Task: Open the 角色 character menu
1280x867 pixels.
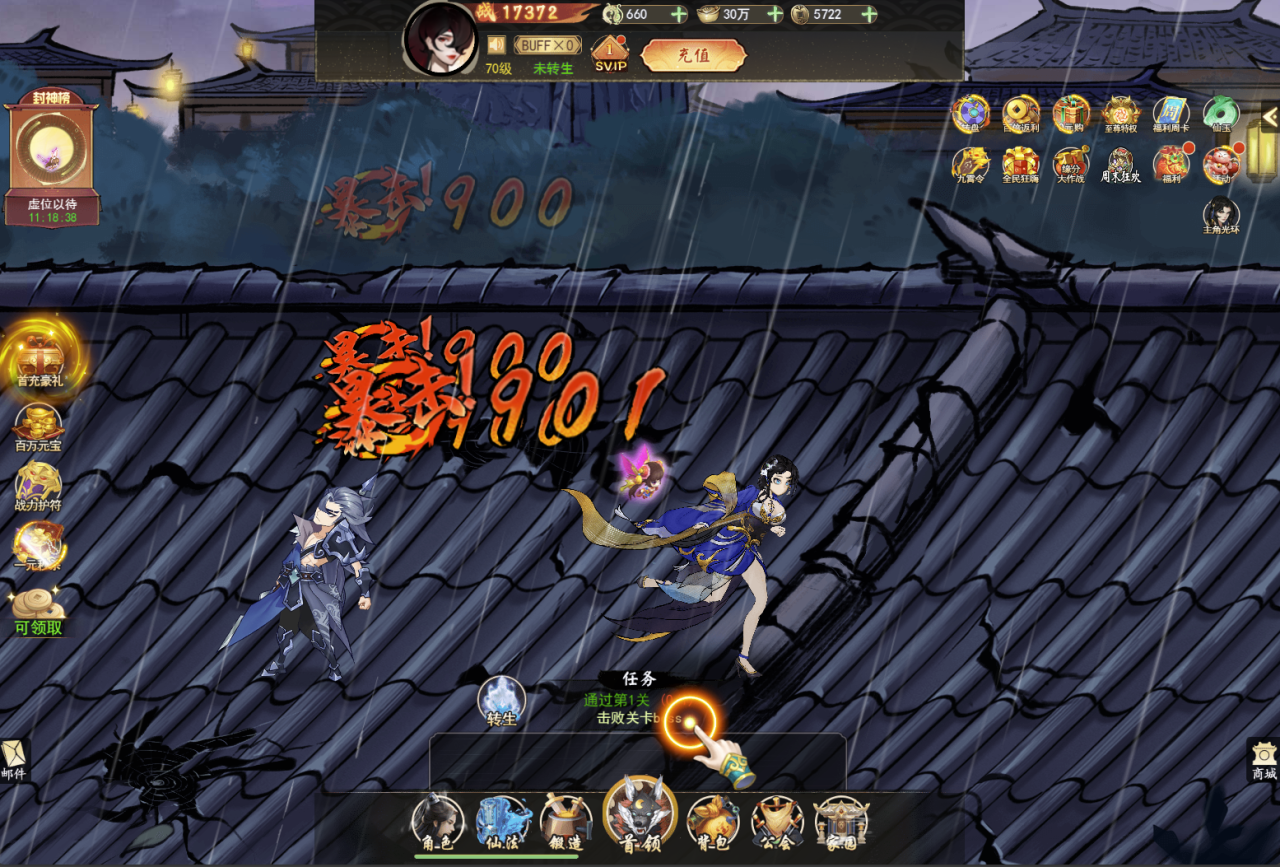Action: 438,822
